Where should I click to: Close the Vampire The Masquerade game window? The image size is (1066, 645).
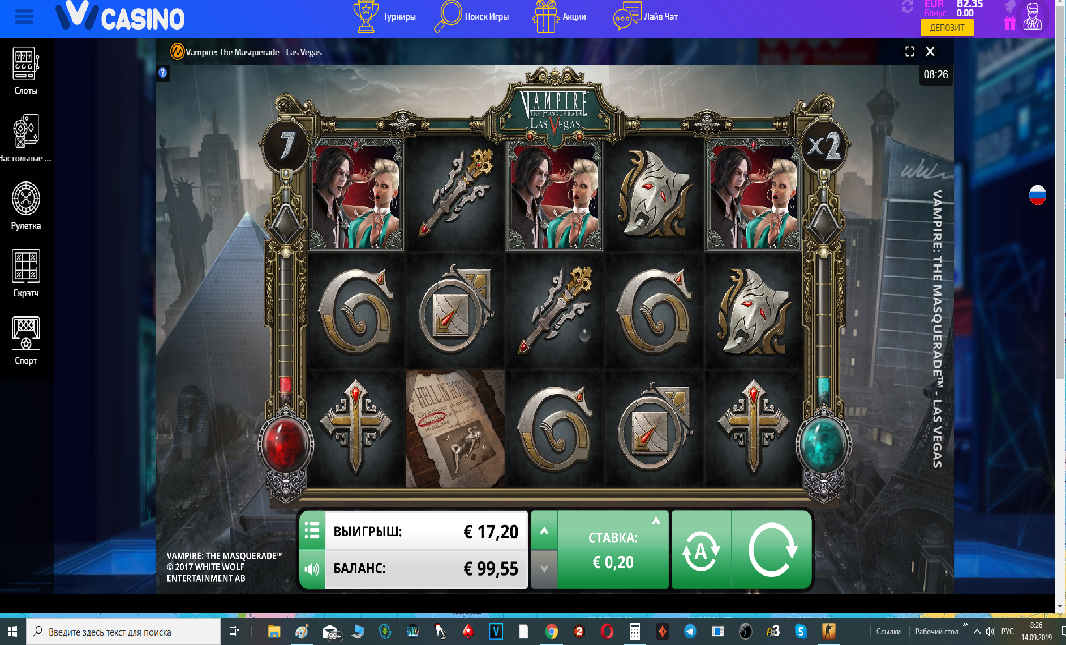pyautogui.click(x=930, y=51)
